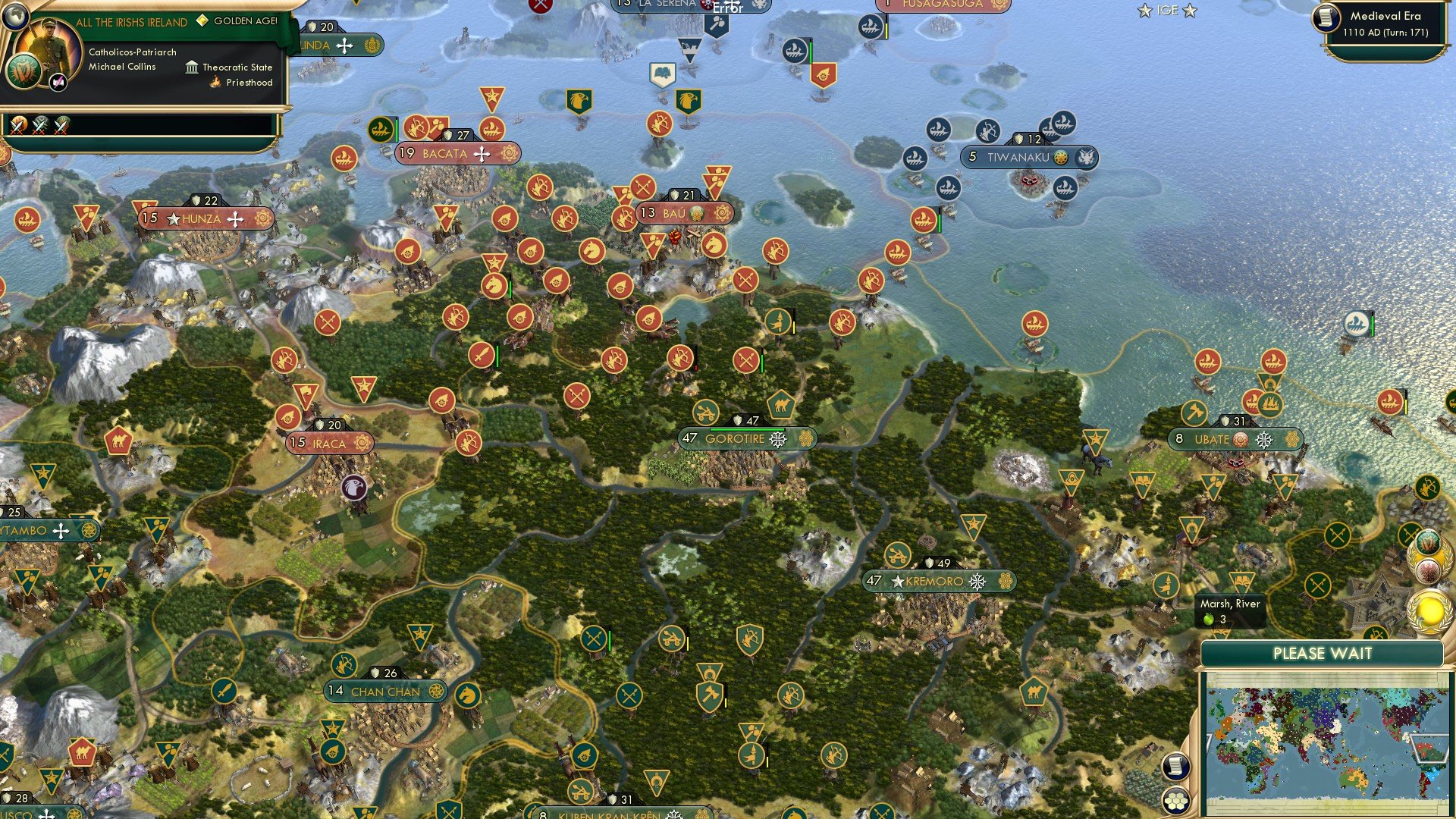Image resolution: width=1456 pixels, height=819 pixels.
Task: Click the camel icon beside Gorotire's banner
Action: [781, 404]
